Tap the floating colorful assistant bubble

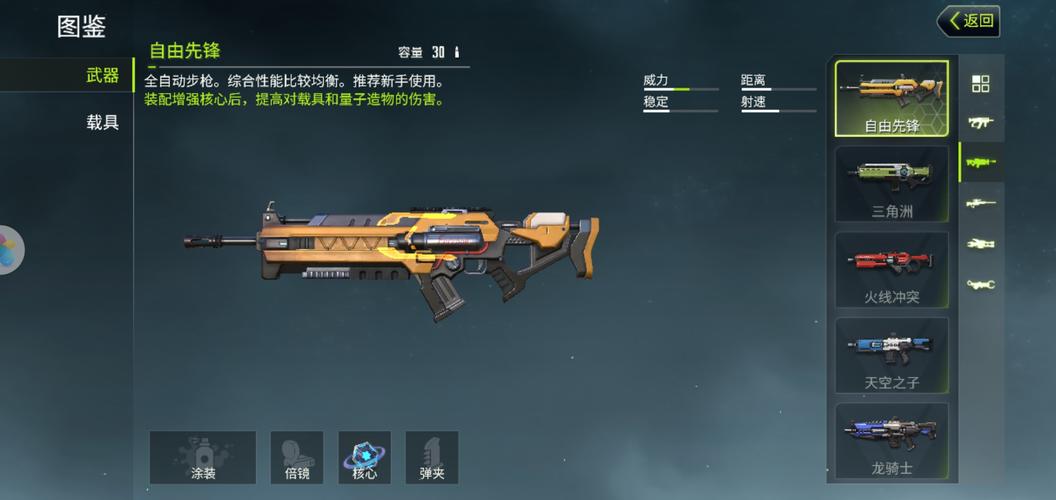coord(10,249)
